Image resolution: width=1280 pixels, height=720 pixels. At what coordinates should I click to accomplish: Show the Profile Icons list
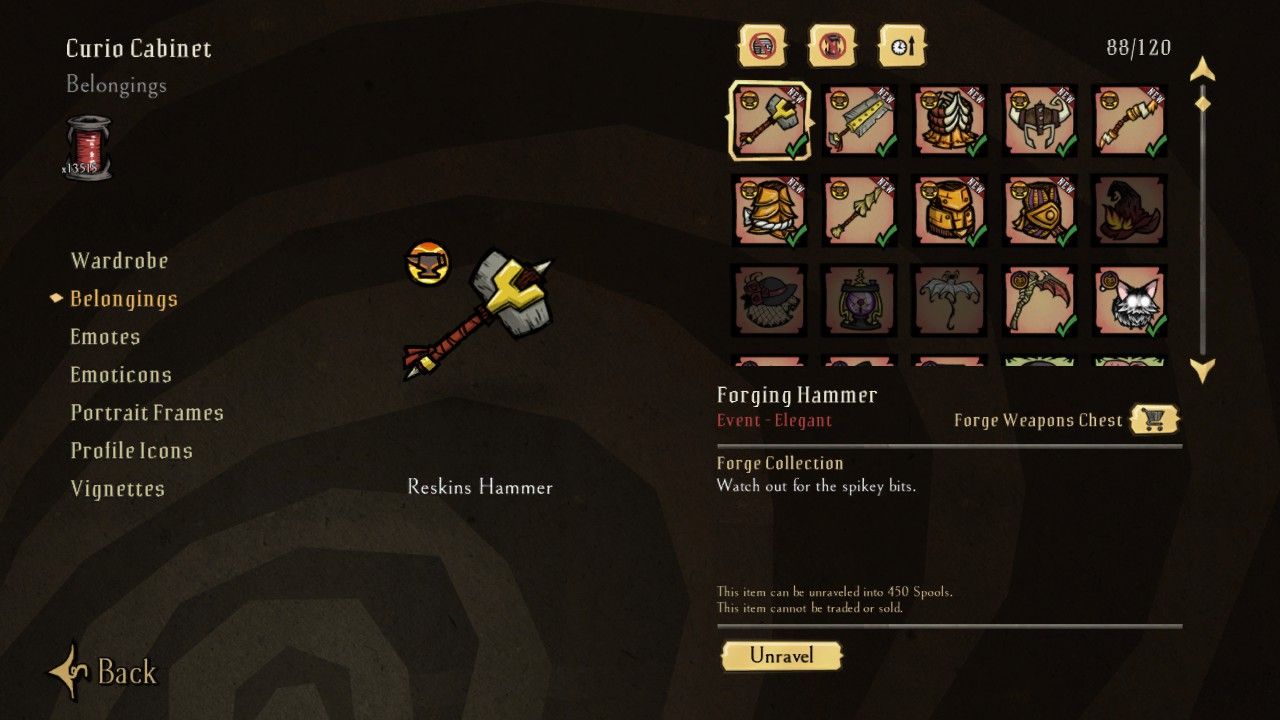pyautogui.click(x=131, y=451)
